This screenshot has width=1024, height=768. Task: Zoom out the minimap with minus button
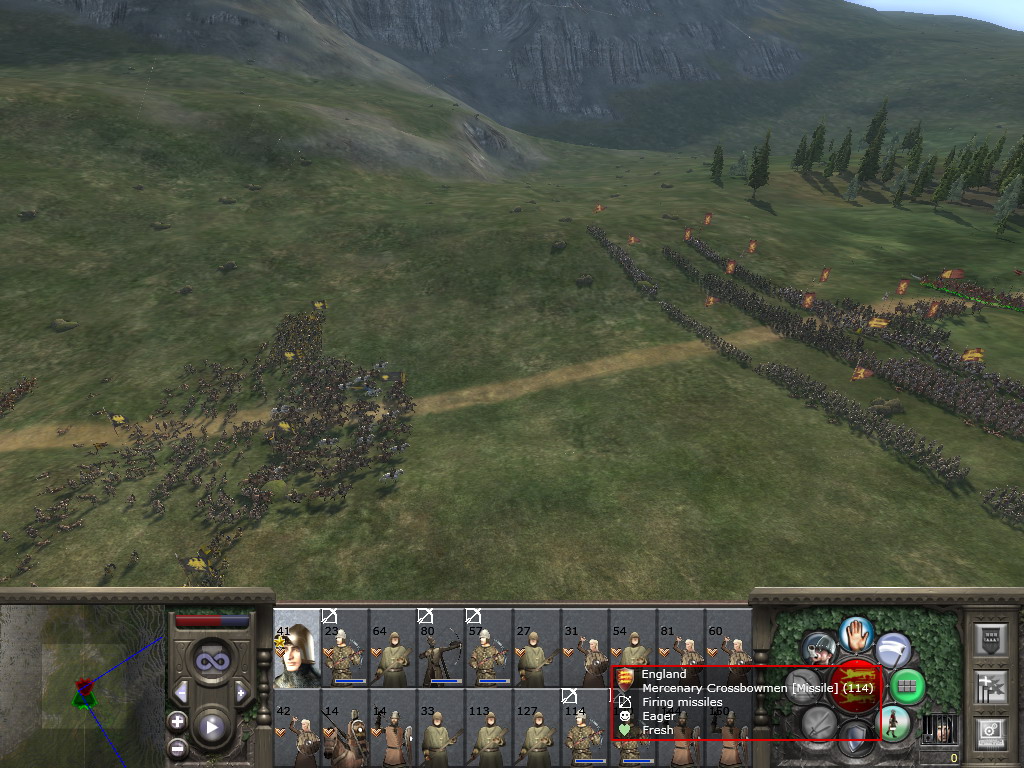(x=177, y=747)
